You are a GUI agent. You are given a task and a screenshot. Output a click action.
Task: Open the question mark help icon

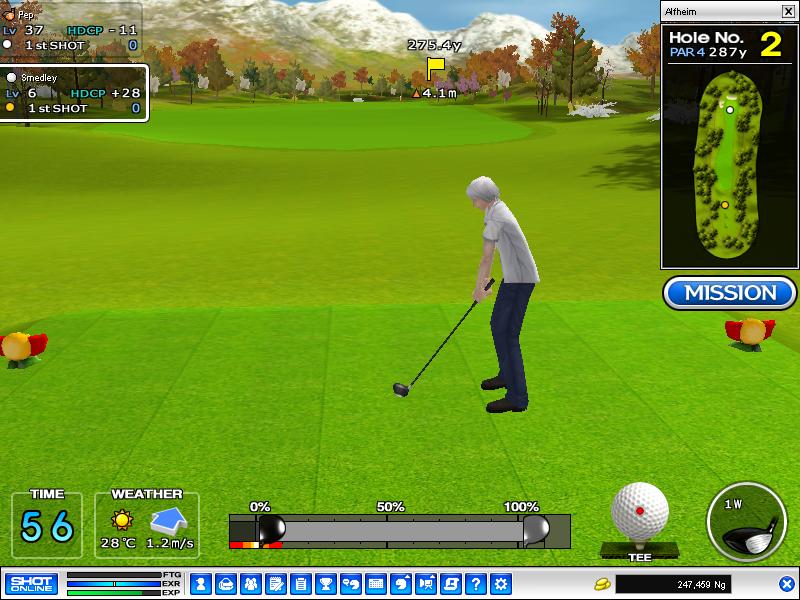(476, 583)
